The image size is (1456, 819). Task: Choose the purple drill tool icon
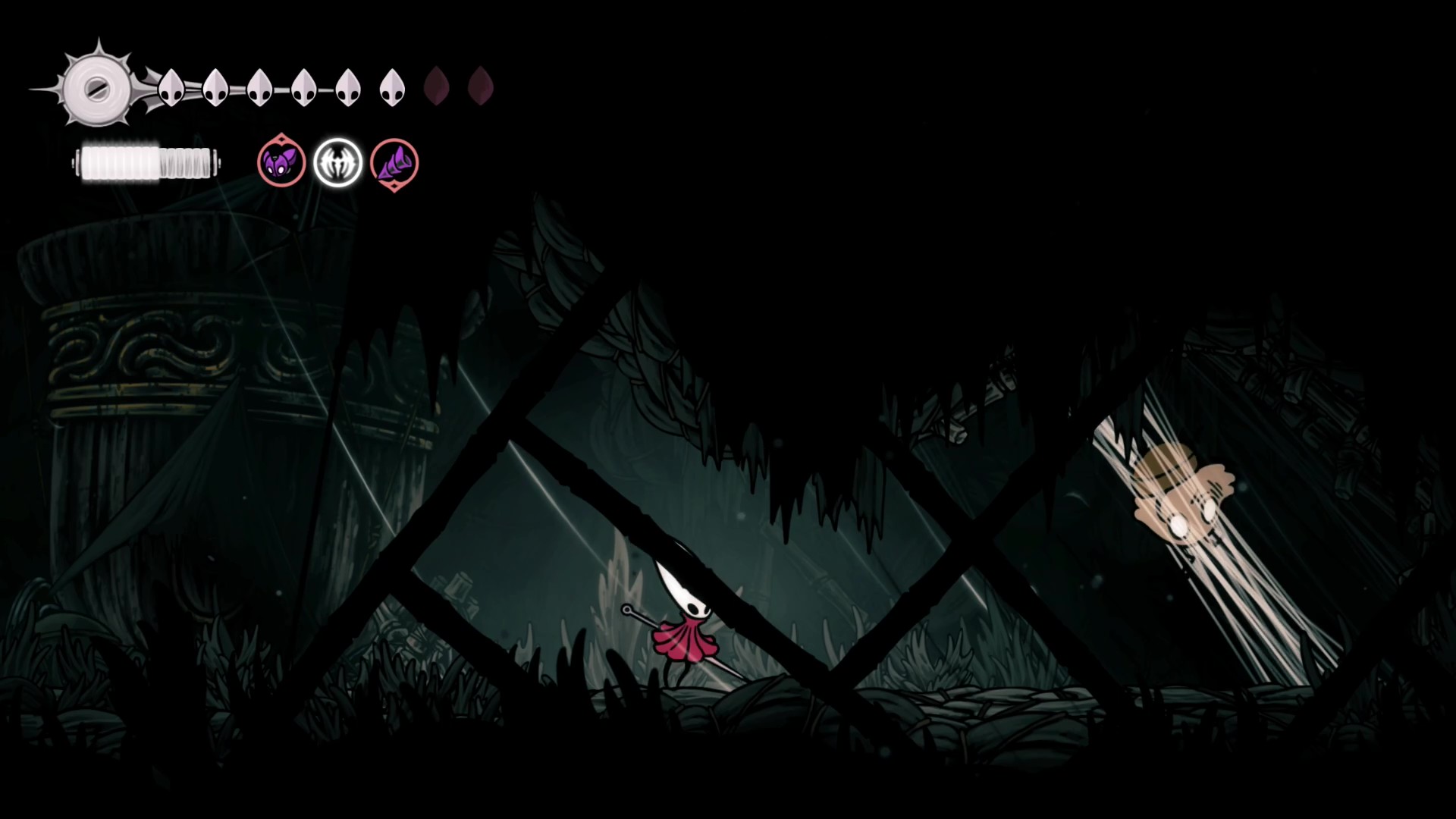coord(394,163)
